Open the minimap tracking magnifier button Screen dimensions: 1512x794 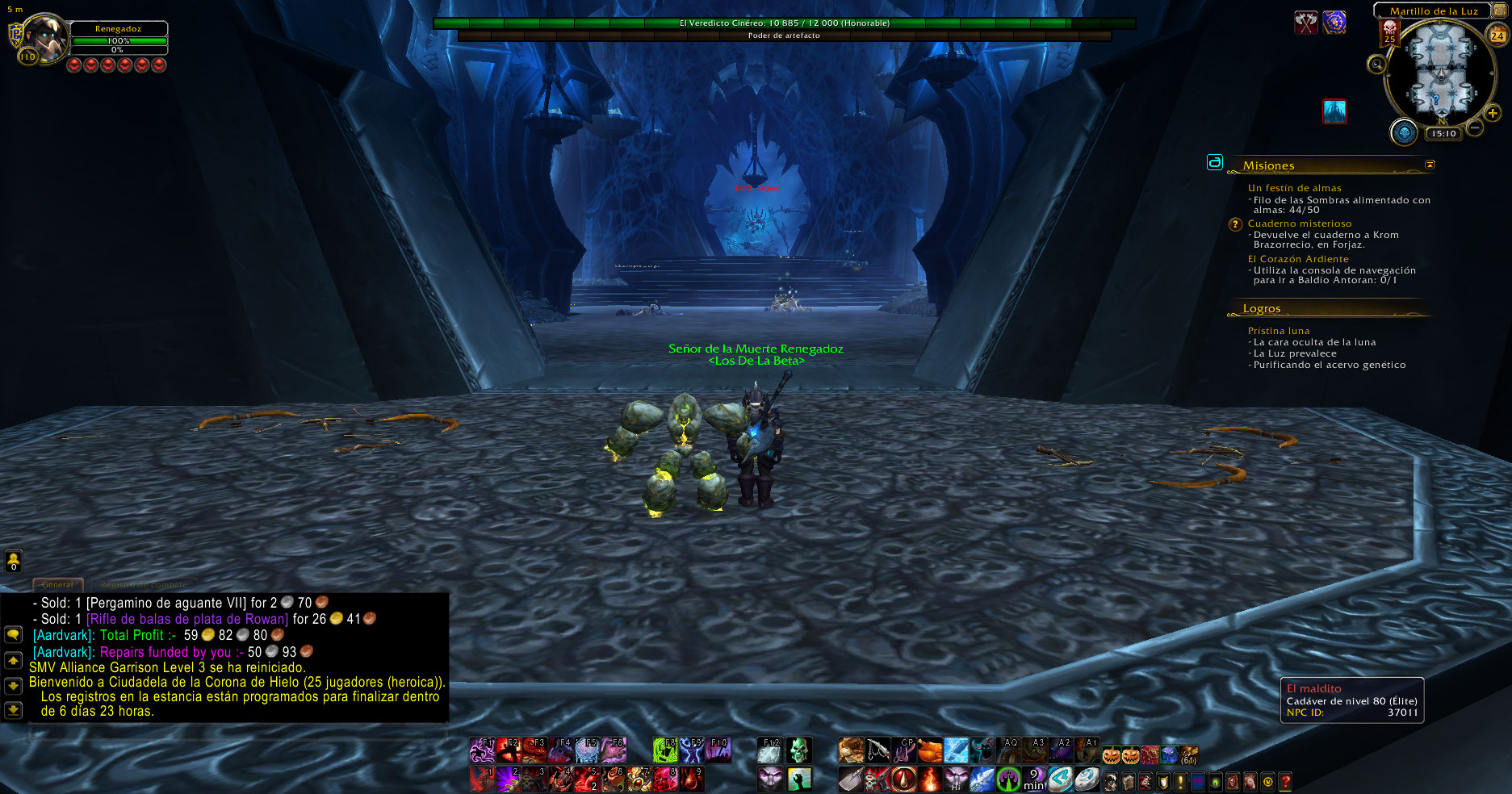[1376, 65]
